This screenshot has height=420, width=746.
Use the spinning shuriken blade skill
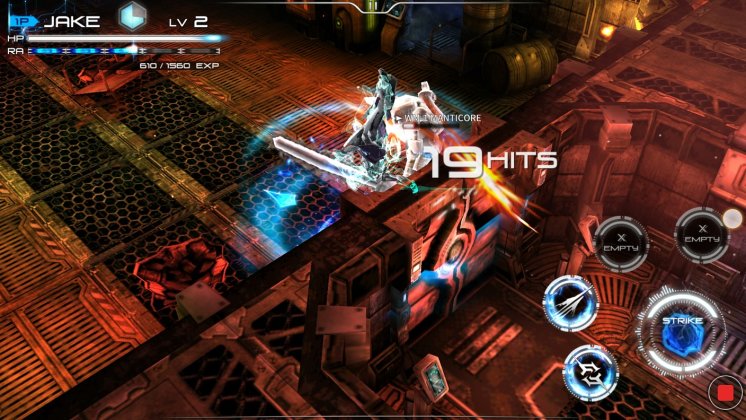pos(591,370)
